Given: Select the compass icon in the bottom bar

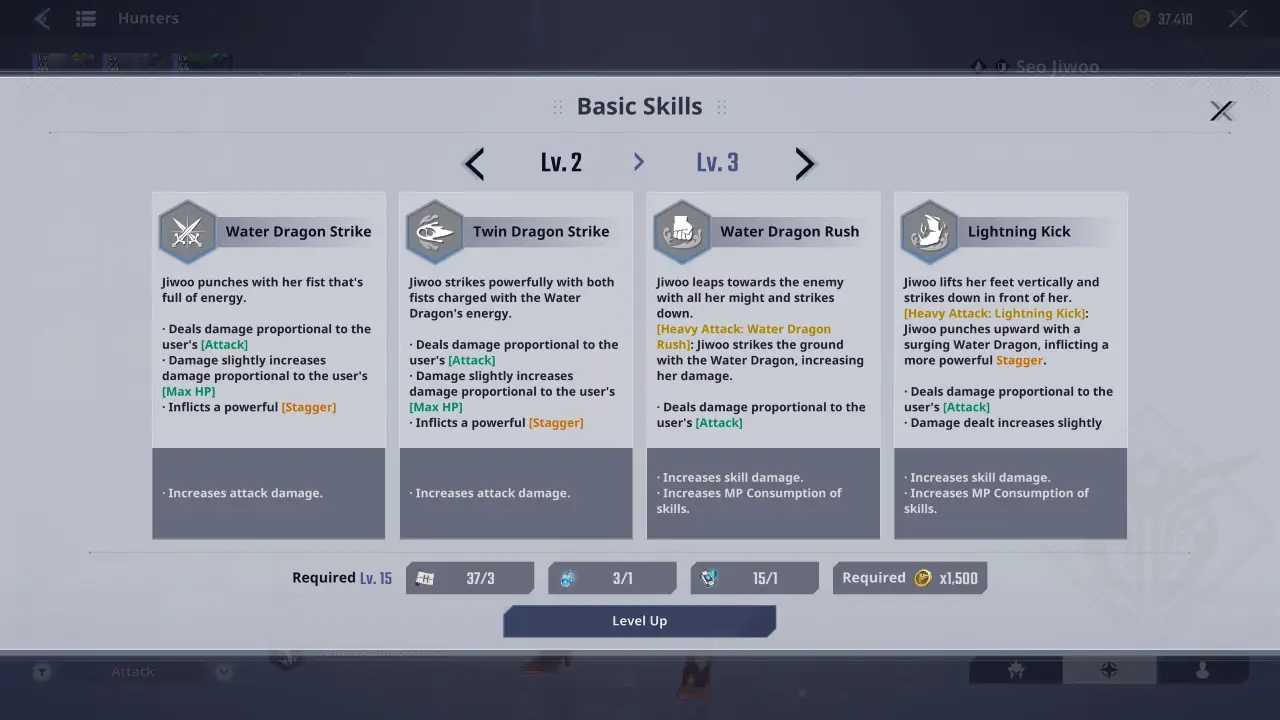Looking at the screenshot, I should click(1109, 671).
